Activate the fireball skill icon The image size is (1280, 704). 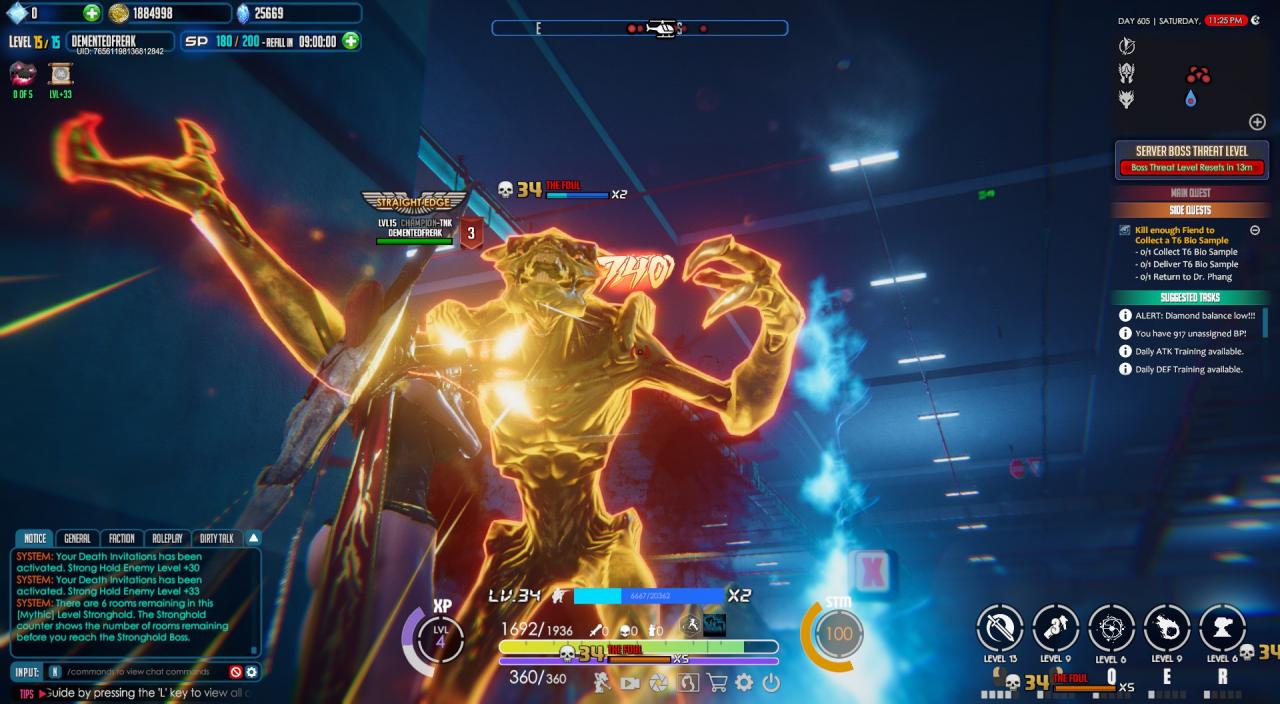1167,628
